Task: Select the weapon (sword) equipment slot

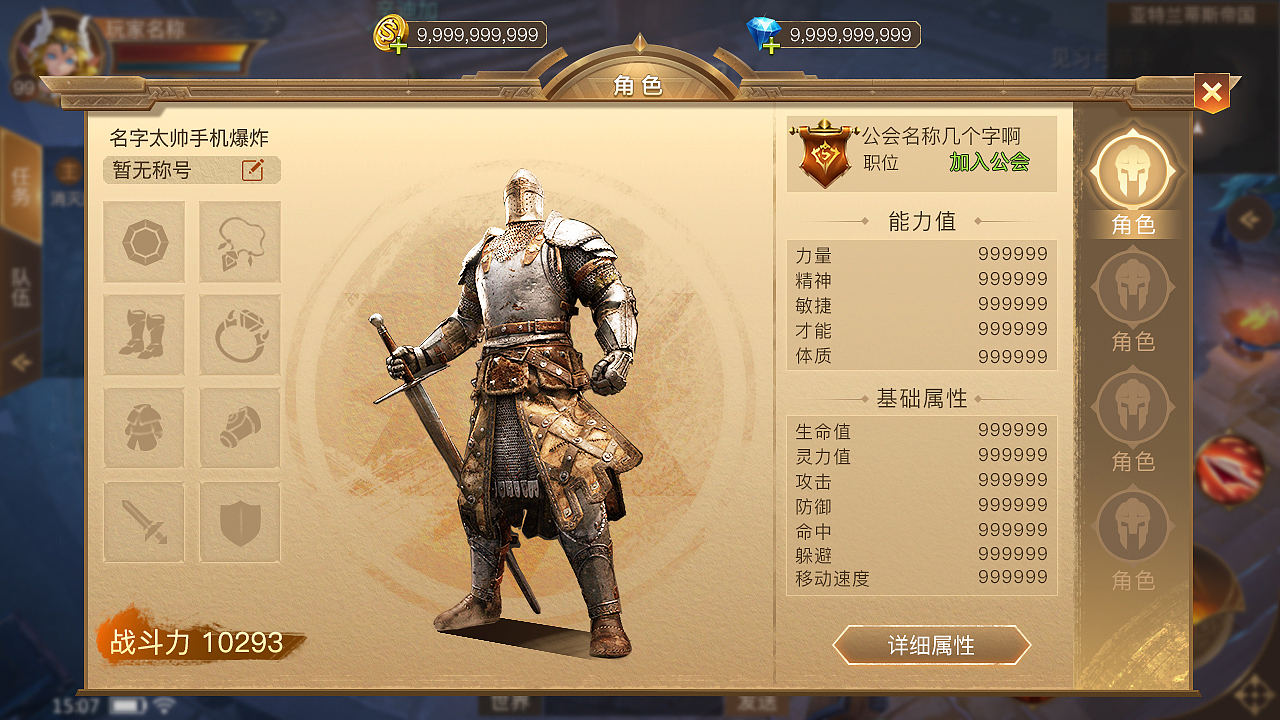Action: click(144, 522)
